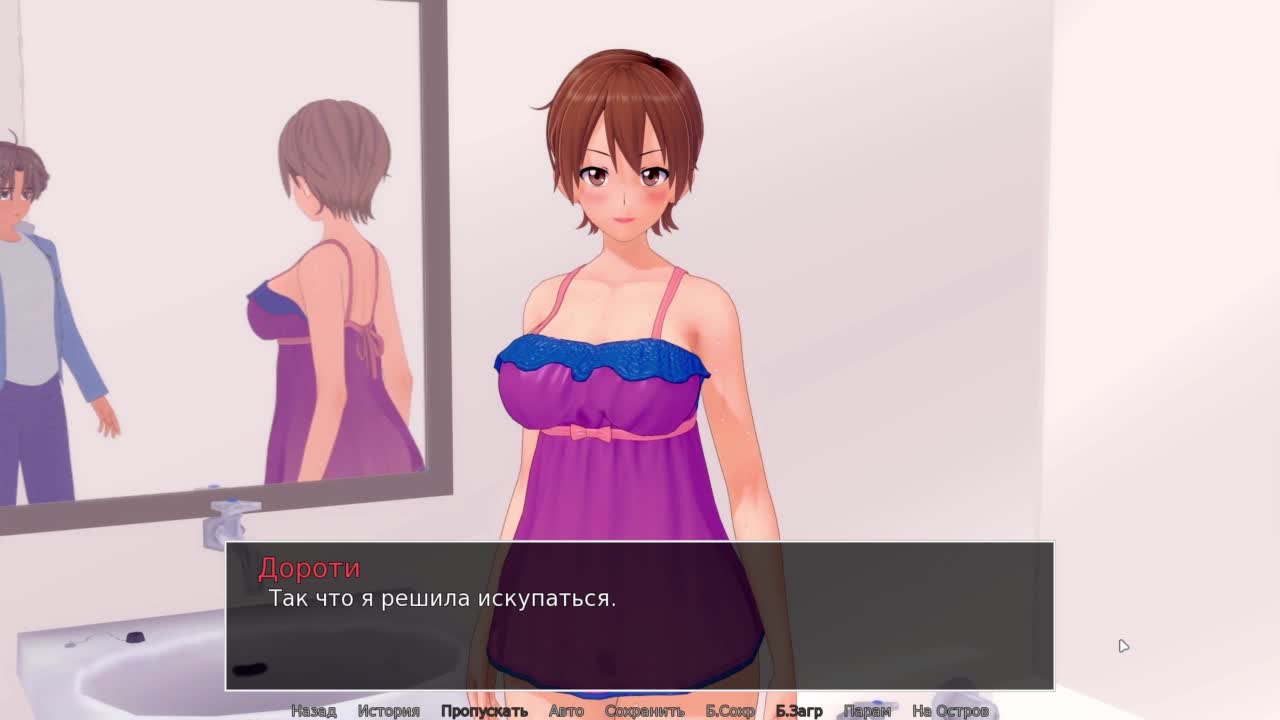Open the Сохранить save screen
The image size is (1280, 720).
pos(644,711)
